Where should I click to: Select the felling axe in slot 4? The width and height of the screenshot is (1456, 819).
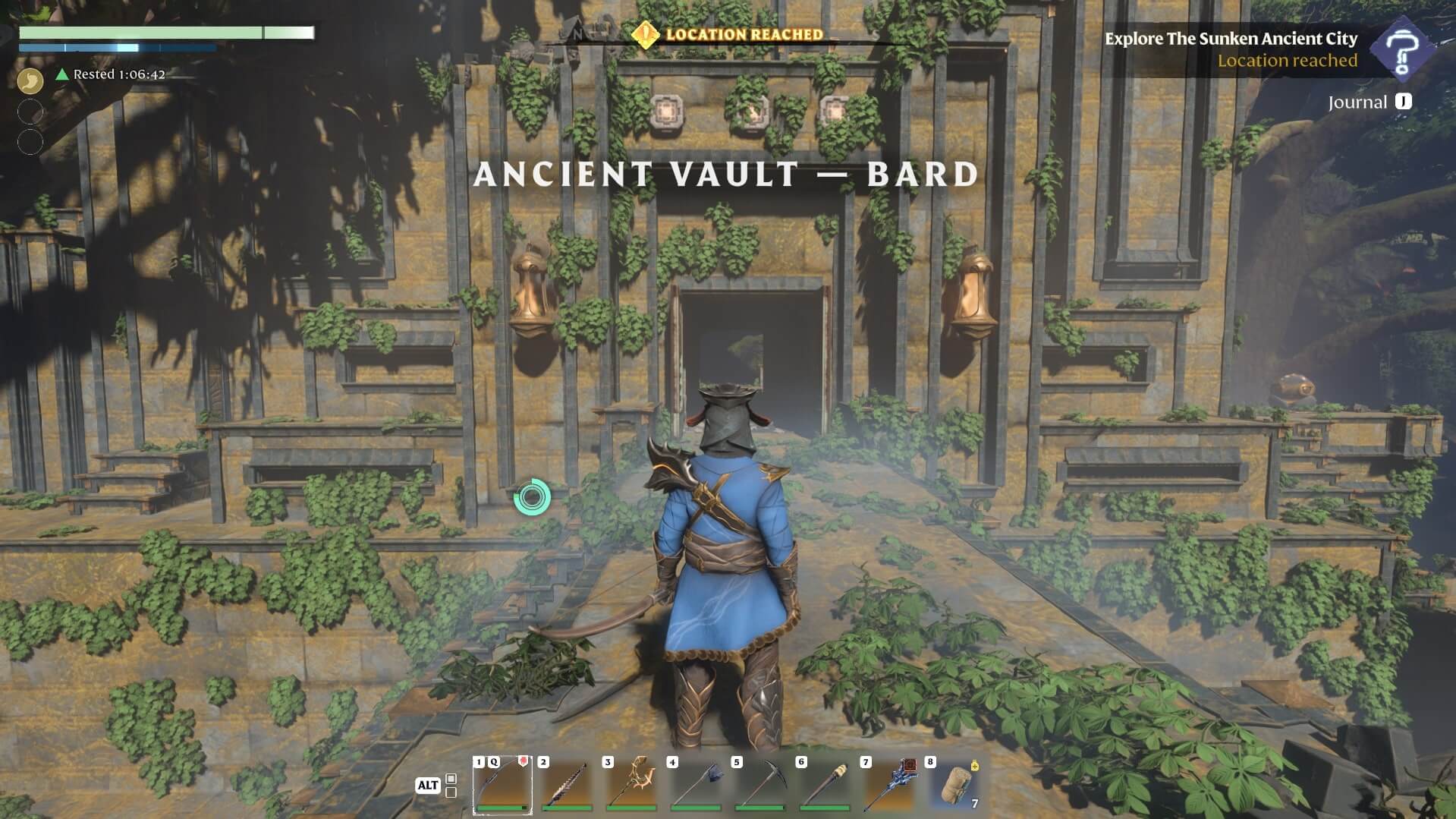tap(696, 785)
